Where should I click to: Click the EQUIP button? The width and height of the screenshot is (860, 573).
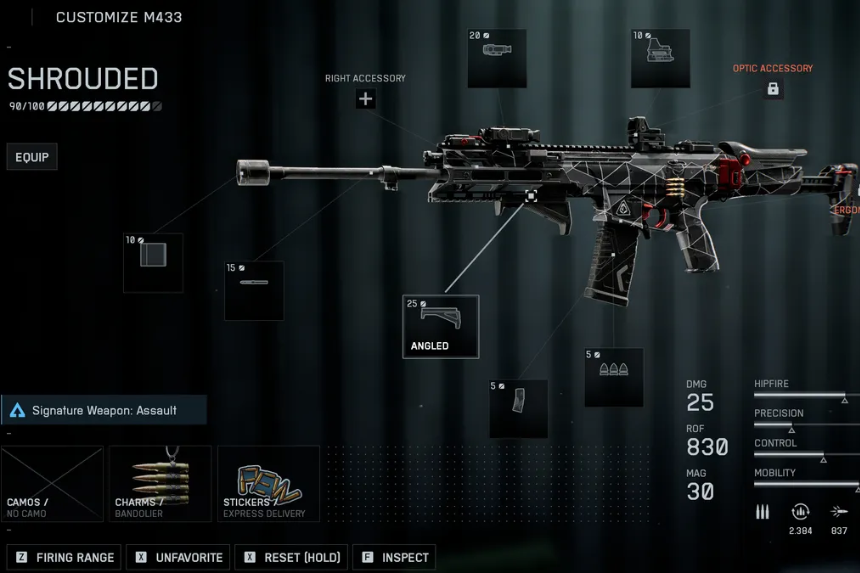pyautogui.click(x=32, y=157)
